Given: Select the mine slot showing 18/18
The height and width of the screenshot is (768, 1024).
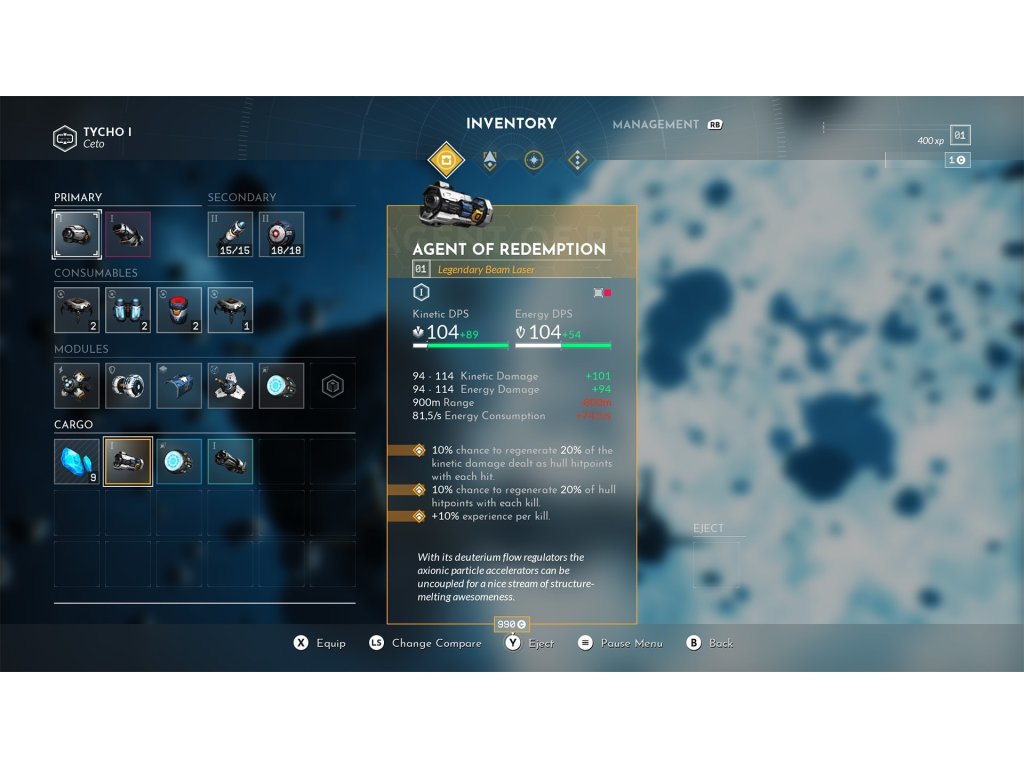Looking at the screenshot, I should [281, 234].
